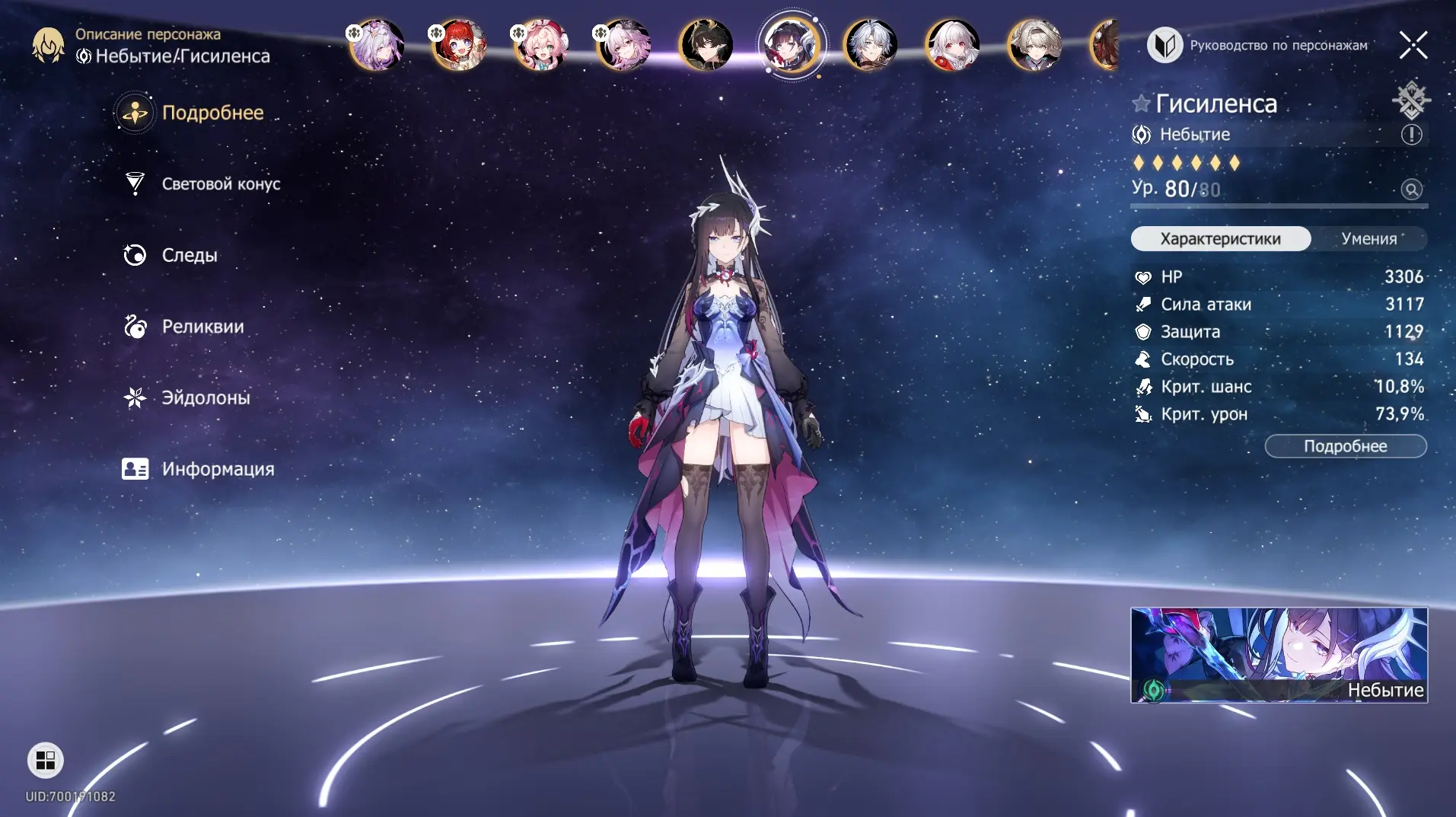Go to the Реликвии section
This screenshot has width=1456, height=817.
(202, 327)
